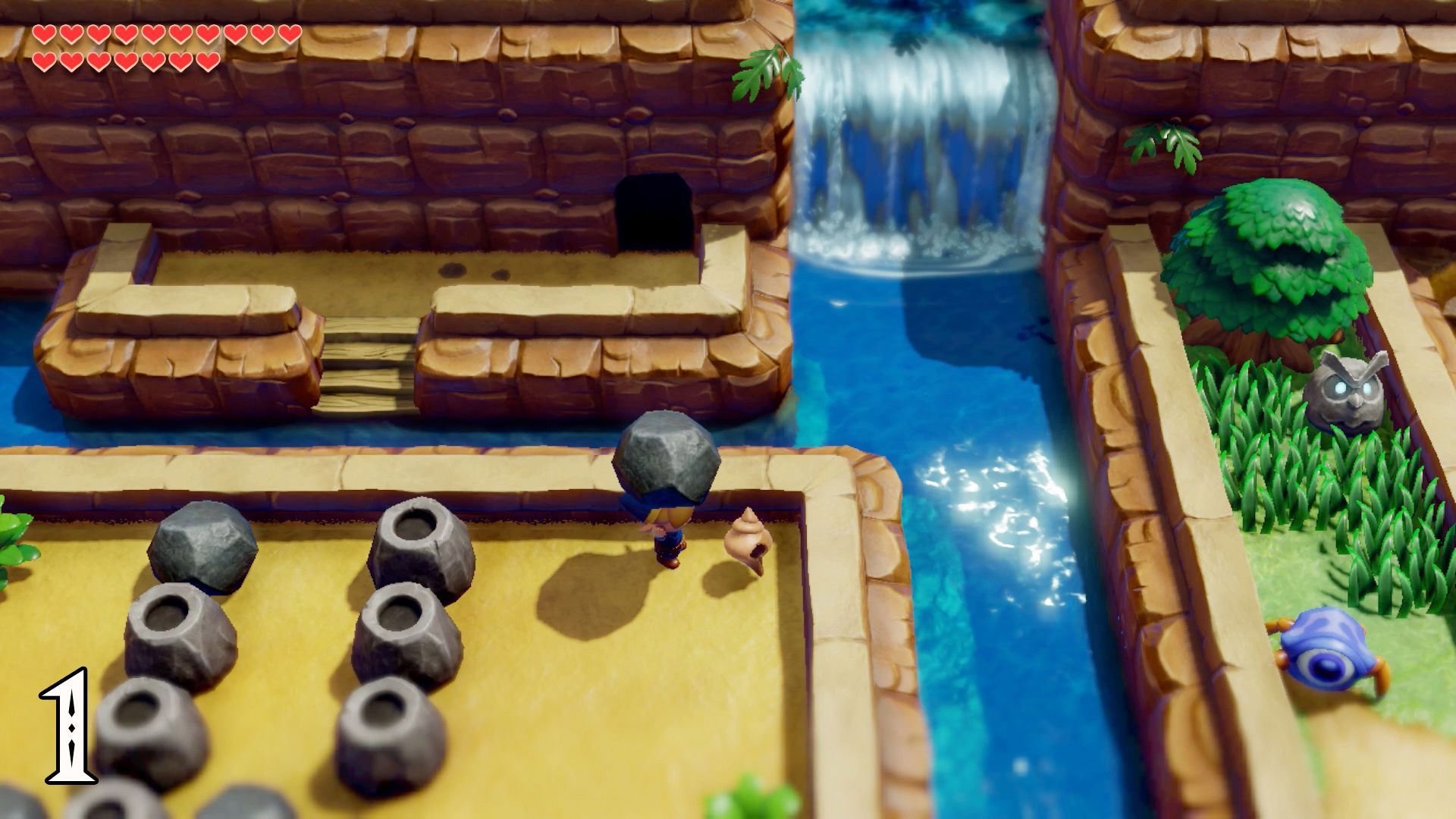
Task: Select the solid round boulder on the left
Action: coord(203,546)
